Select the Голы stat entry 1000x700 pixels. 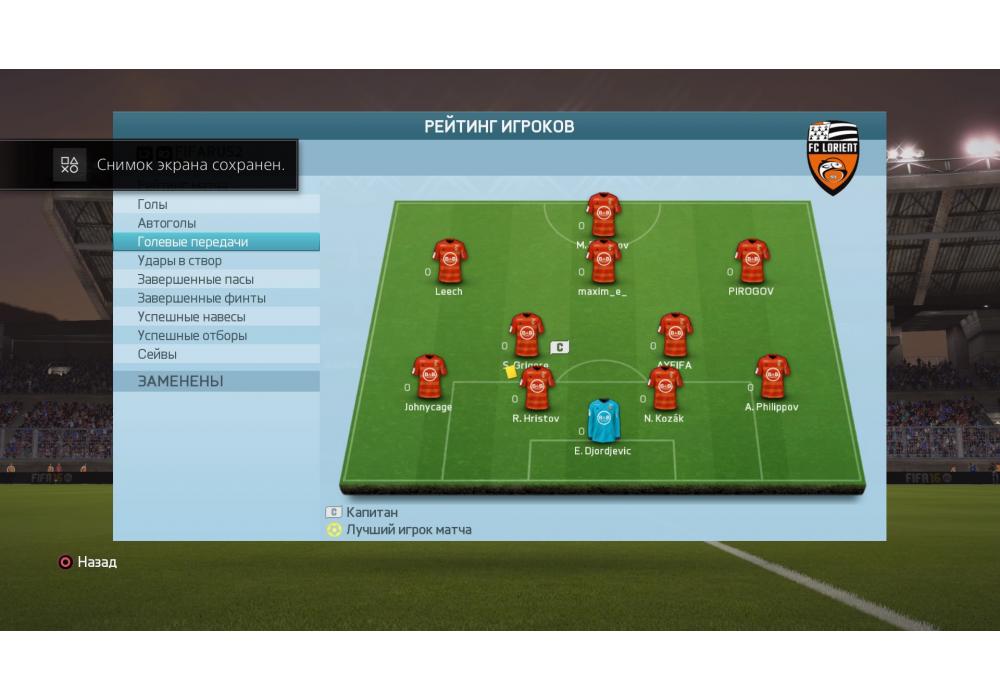point(216,204)
